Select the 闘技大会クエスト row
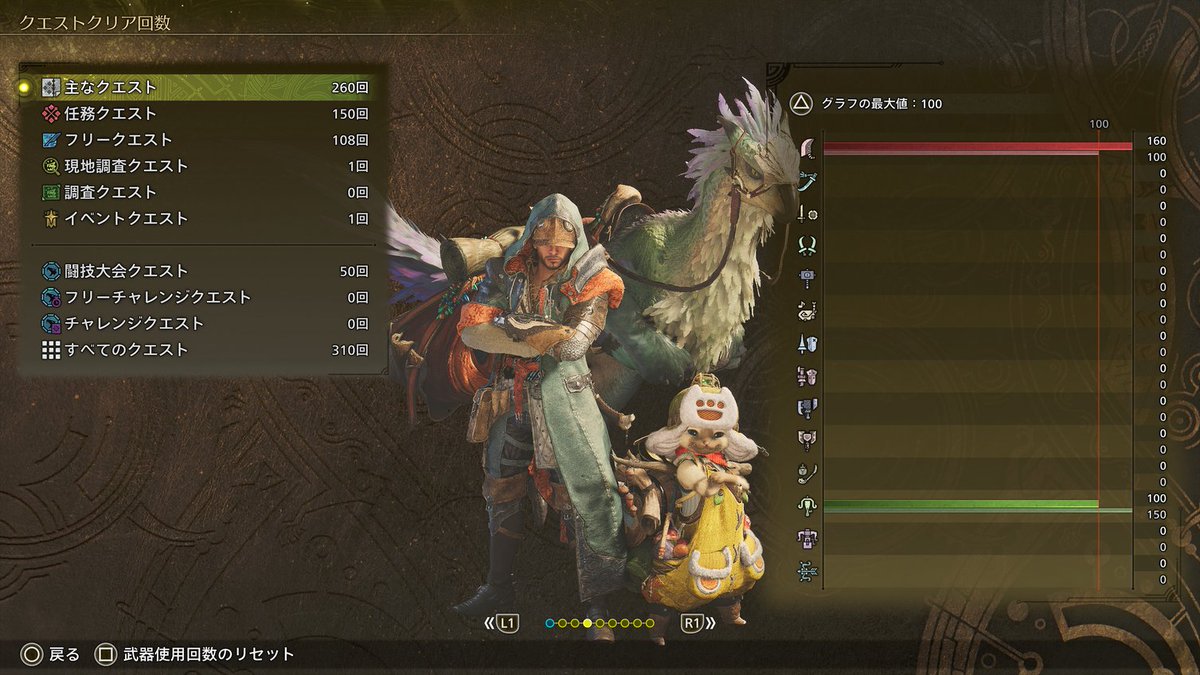Viewport: 1200px width, 675px height. click(200, 271)
